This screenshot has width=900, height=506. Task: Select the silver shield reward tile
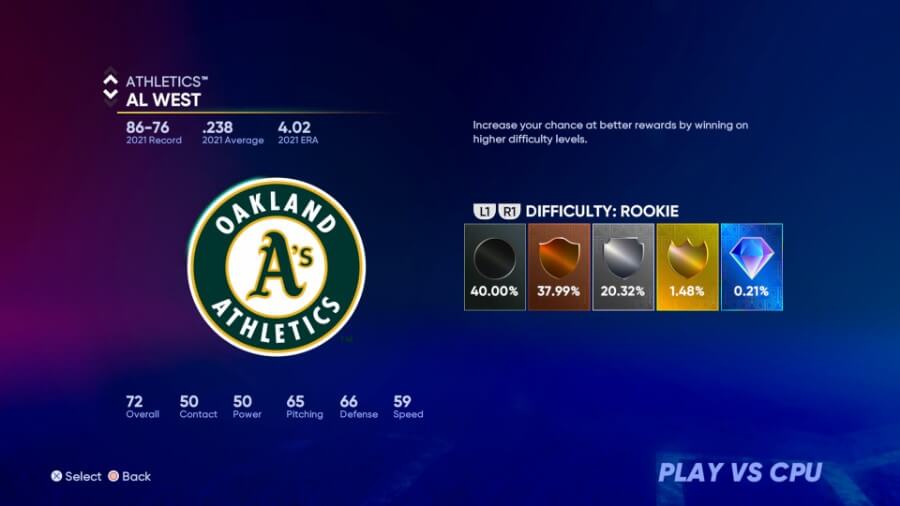623,266
